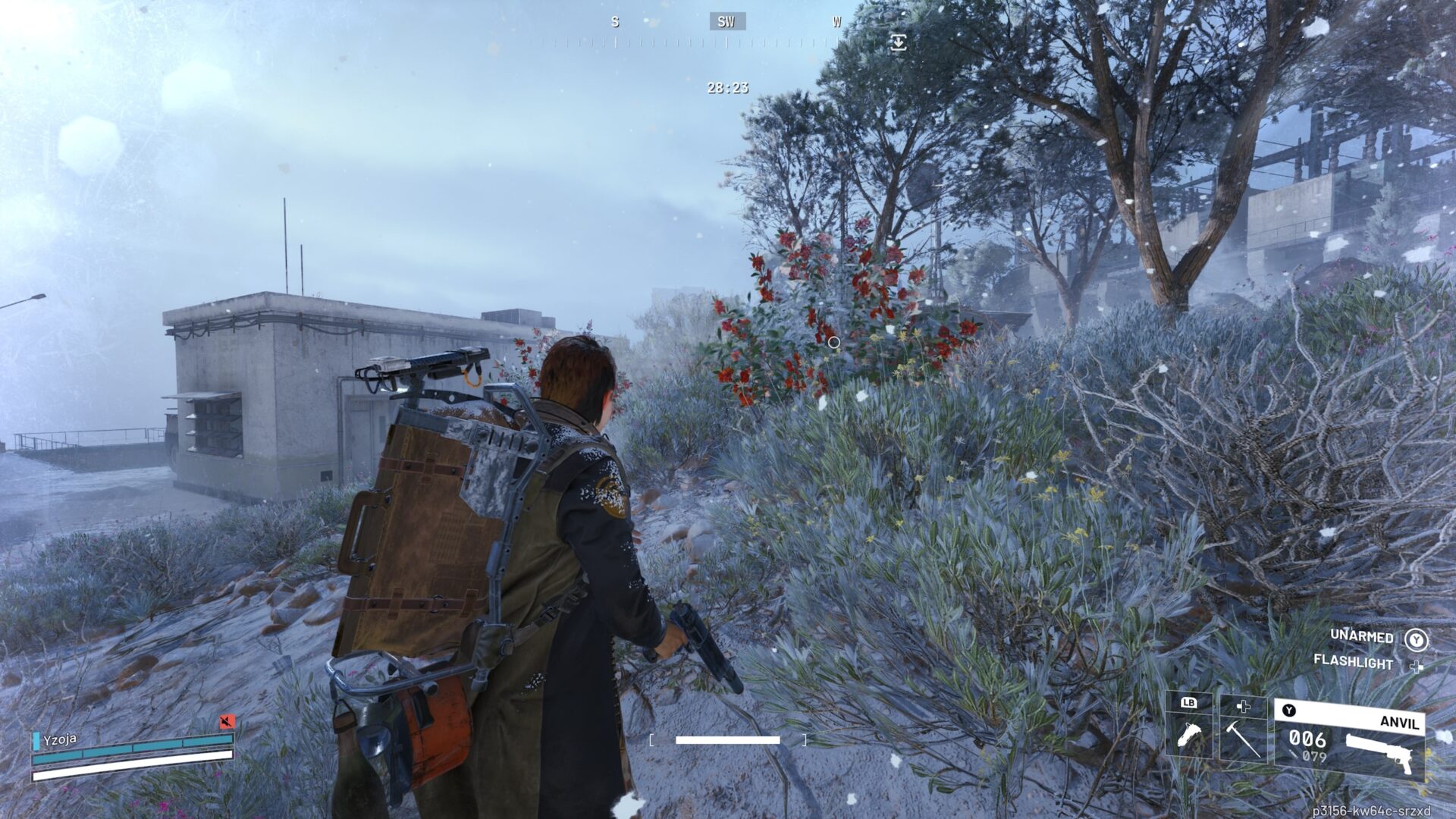Click the UNARMED label text
1456x819 pixels.
coord(1362,636)
